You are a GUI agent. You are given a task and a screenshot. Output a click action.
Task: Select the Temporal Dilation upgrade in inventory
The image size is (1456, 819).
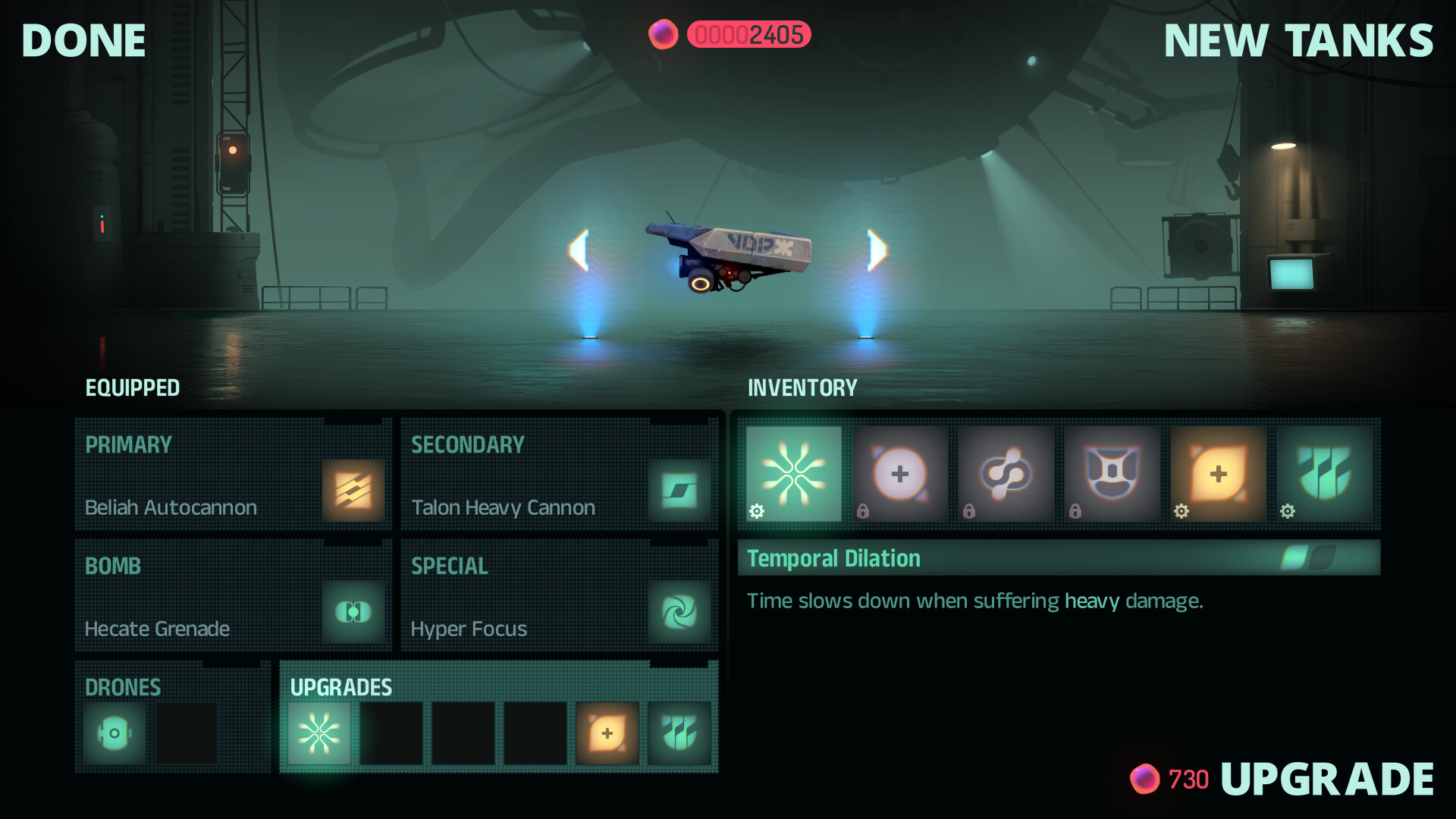pos(793,473)
